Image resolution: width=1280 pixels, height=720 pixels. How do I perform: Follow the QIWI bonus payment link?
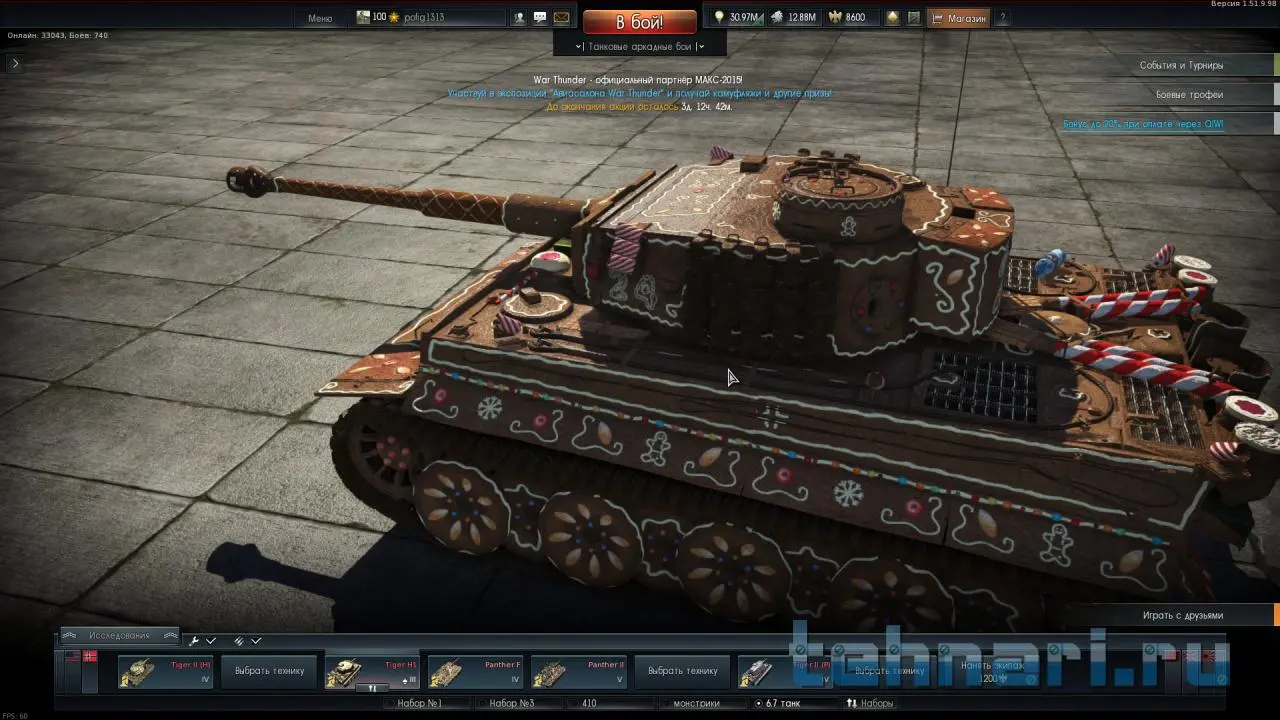(1143, 124)
